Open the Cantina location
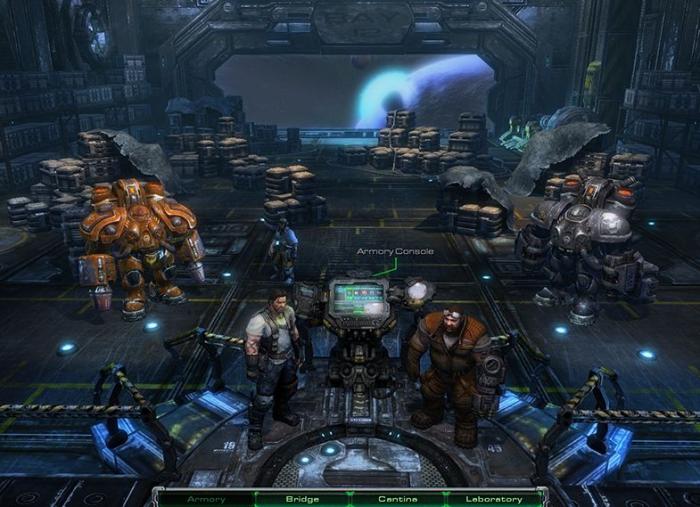The width and height of the screenshot is (700, 507). coord(398,498)
